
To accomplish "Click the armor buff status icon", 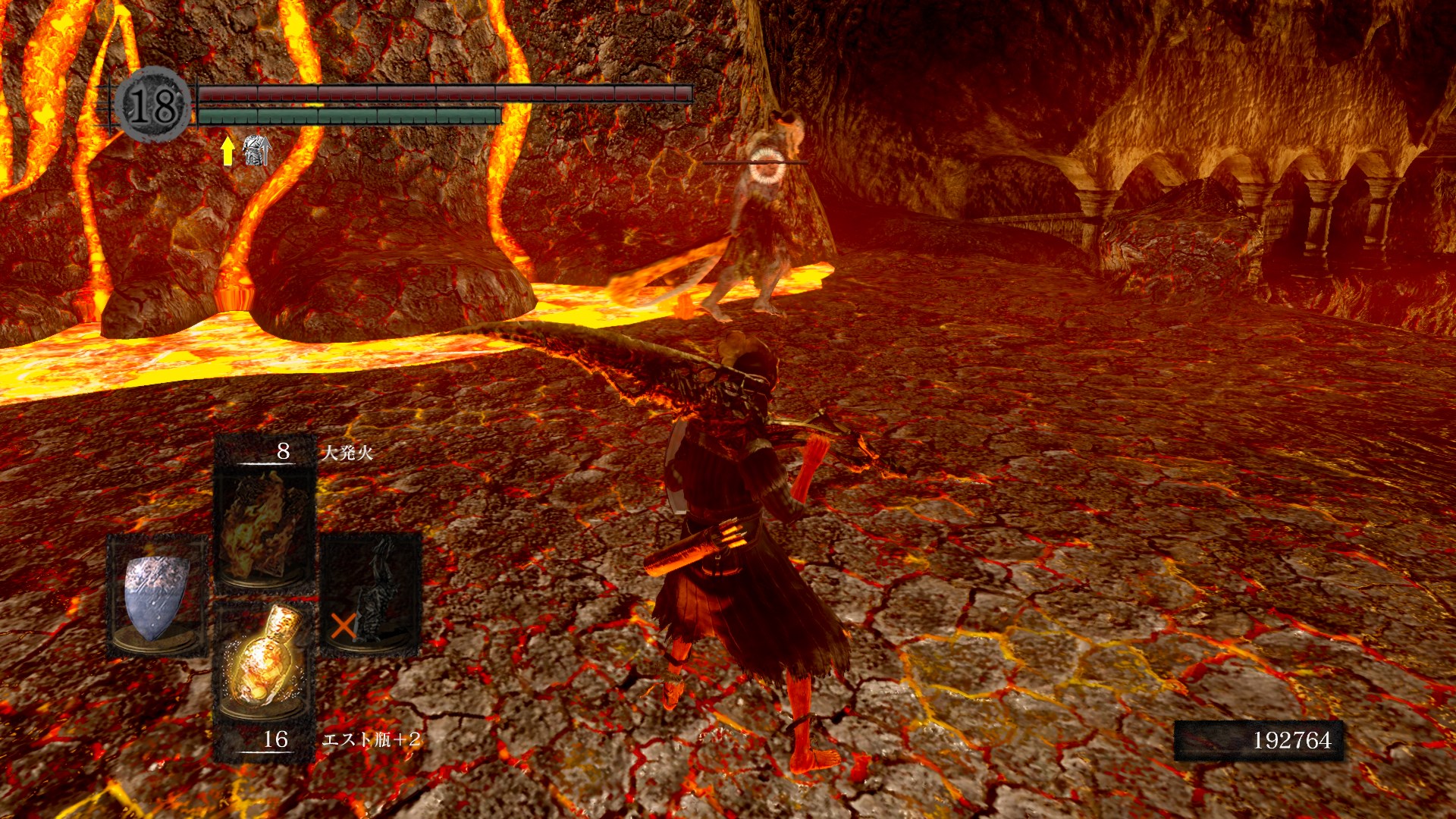I will tap(256, 150).
